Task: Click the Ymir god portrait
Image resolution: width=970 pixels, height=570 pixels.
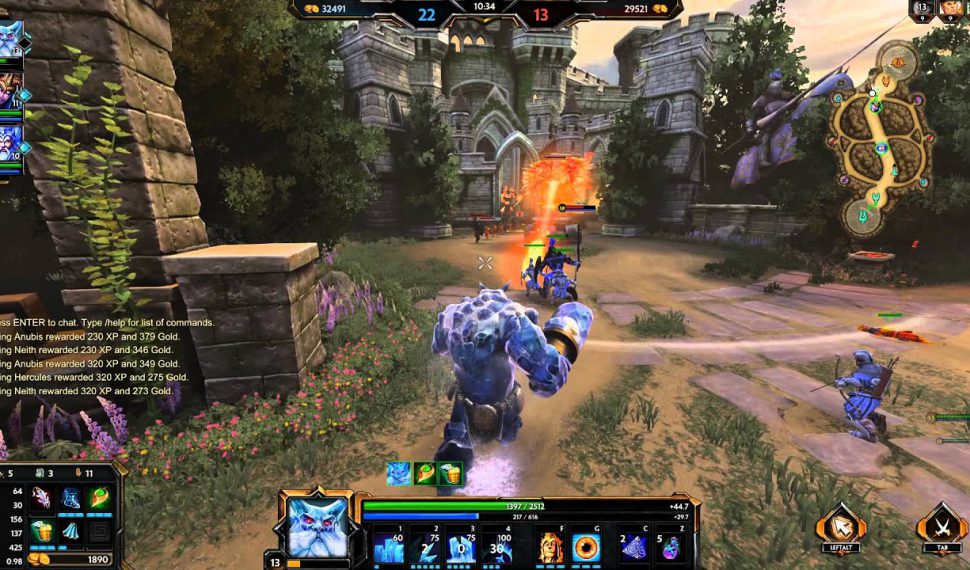Action: pos(318,526)
